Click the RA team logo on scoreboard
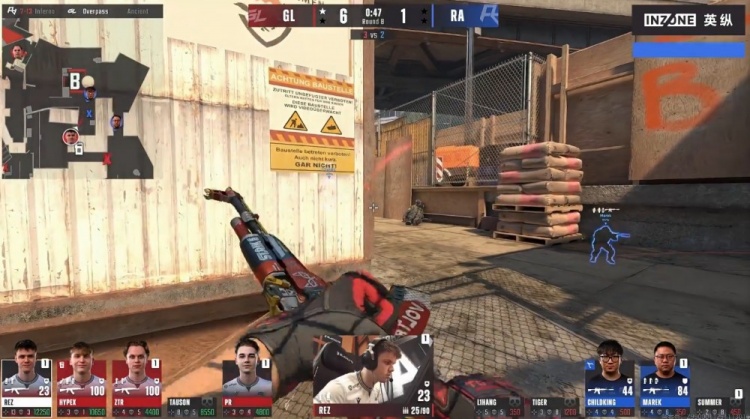 coord(490,17)
